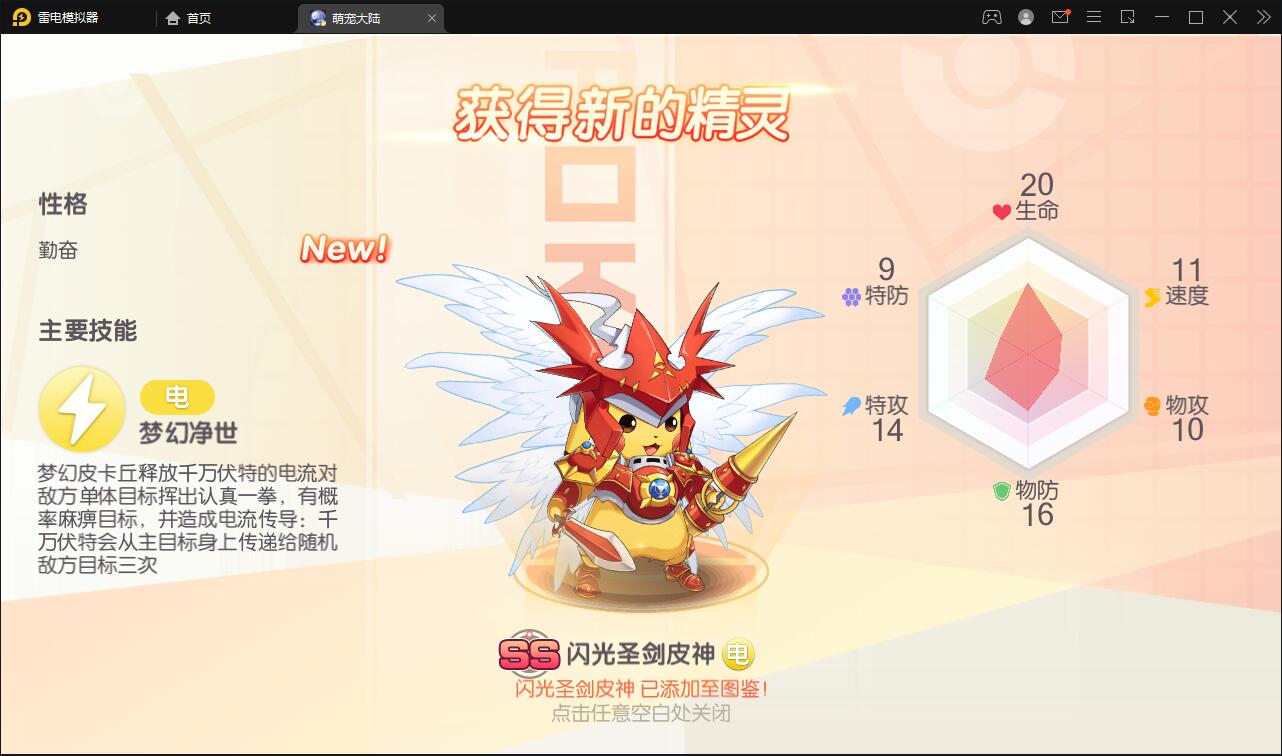Image resolution: width=1282 pixels, height=756 pixels.
Task: Close the 萌宠大陆 tab
Action: pyautogui.click(x=431, y=17)
